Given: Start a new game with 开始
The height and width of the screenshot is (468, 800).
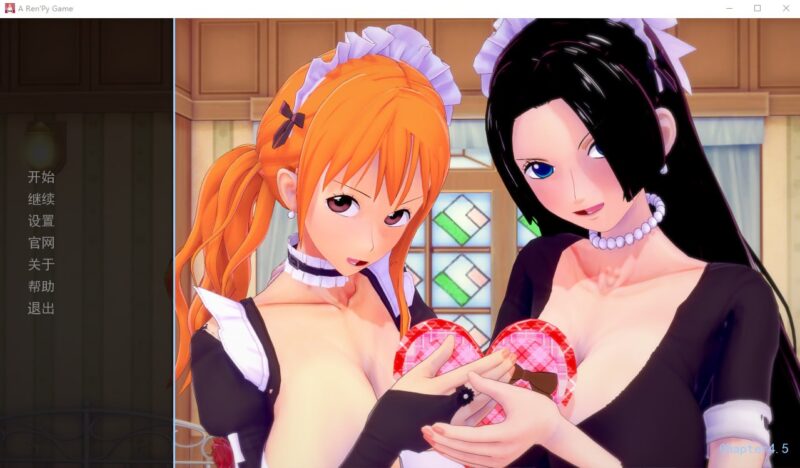Looking at the screenshot, I should click(41, 177).
